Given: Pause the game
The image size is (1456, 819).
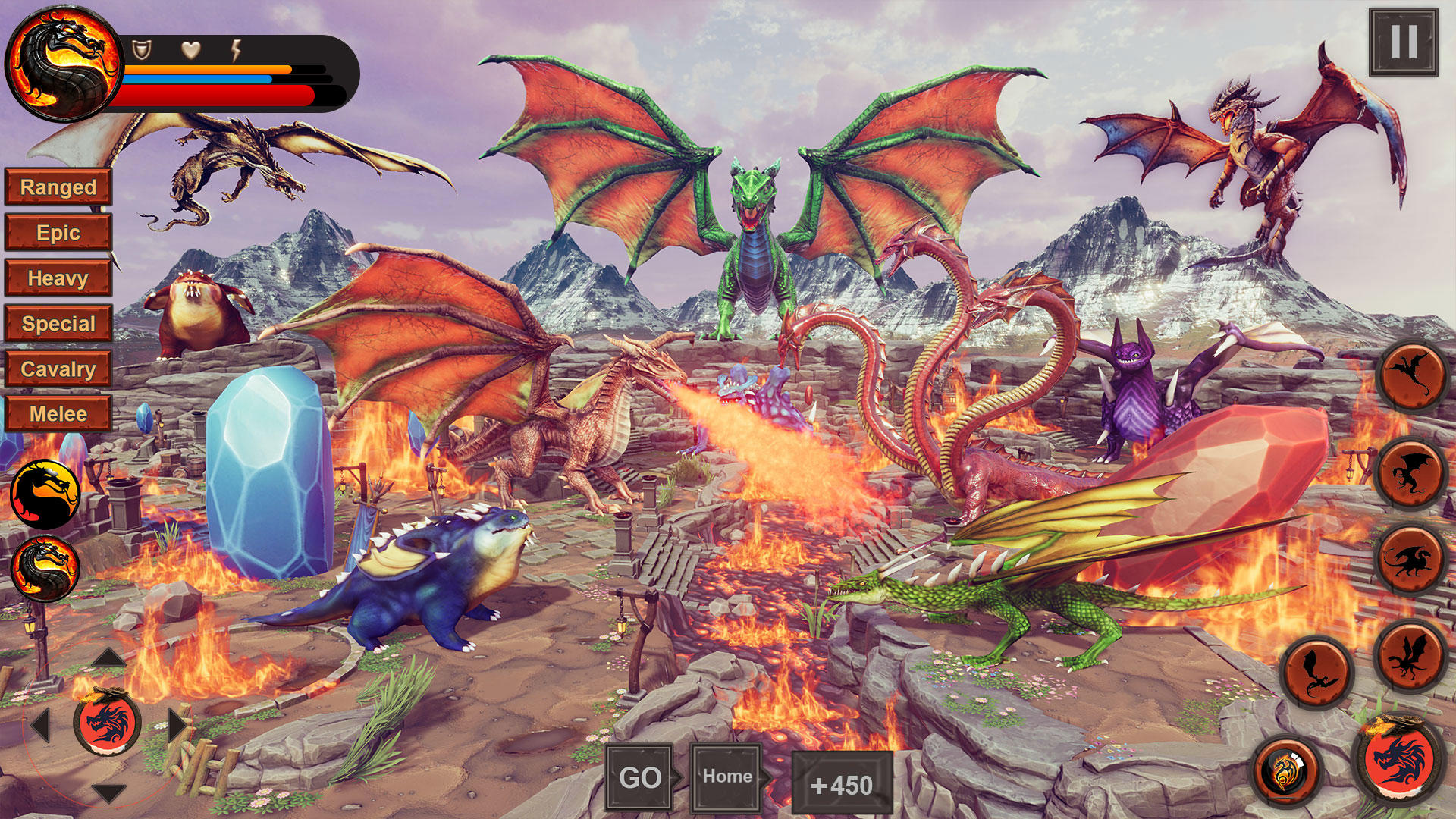Looking at the screenshot, I should 1403,42.
